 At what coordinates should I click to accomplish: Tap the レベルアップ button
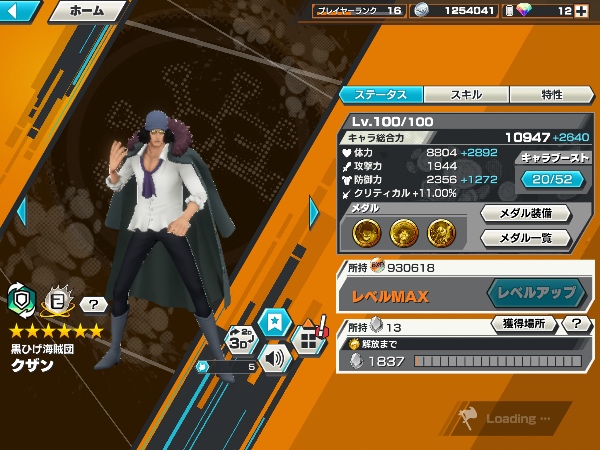[537, 293]
